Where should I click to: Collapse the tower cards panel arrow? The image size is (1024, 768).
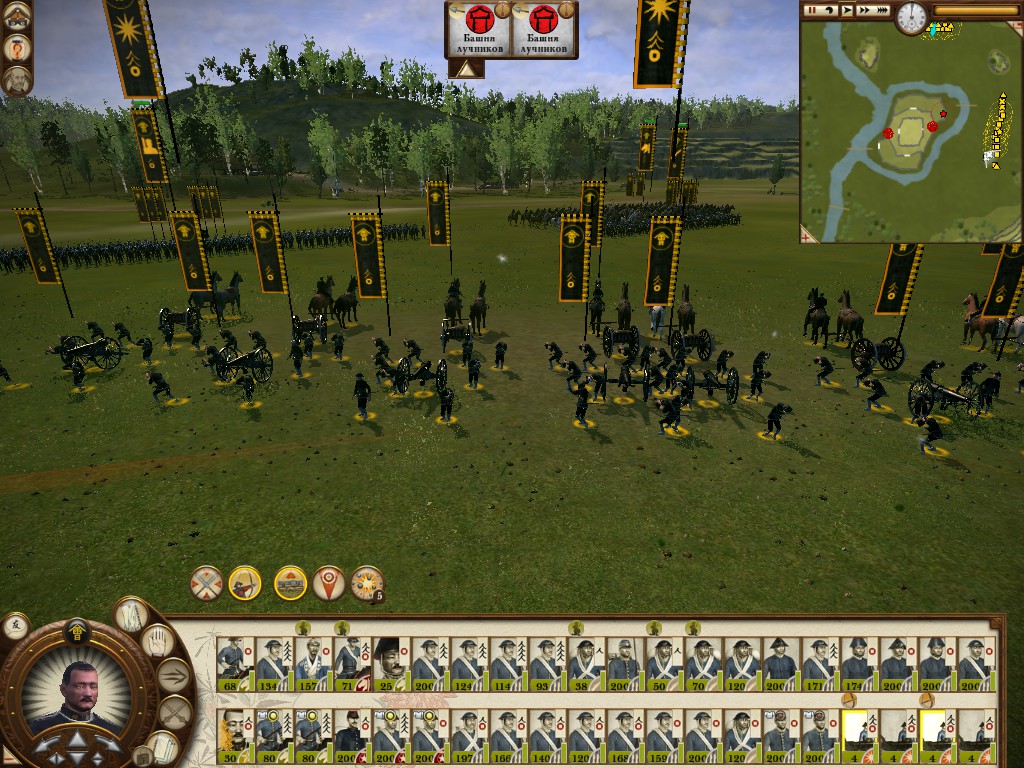pyautogui.click(x=464, y=69)
